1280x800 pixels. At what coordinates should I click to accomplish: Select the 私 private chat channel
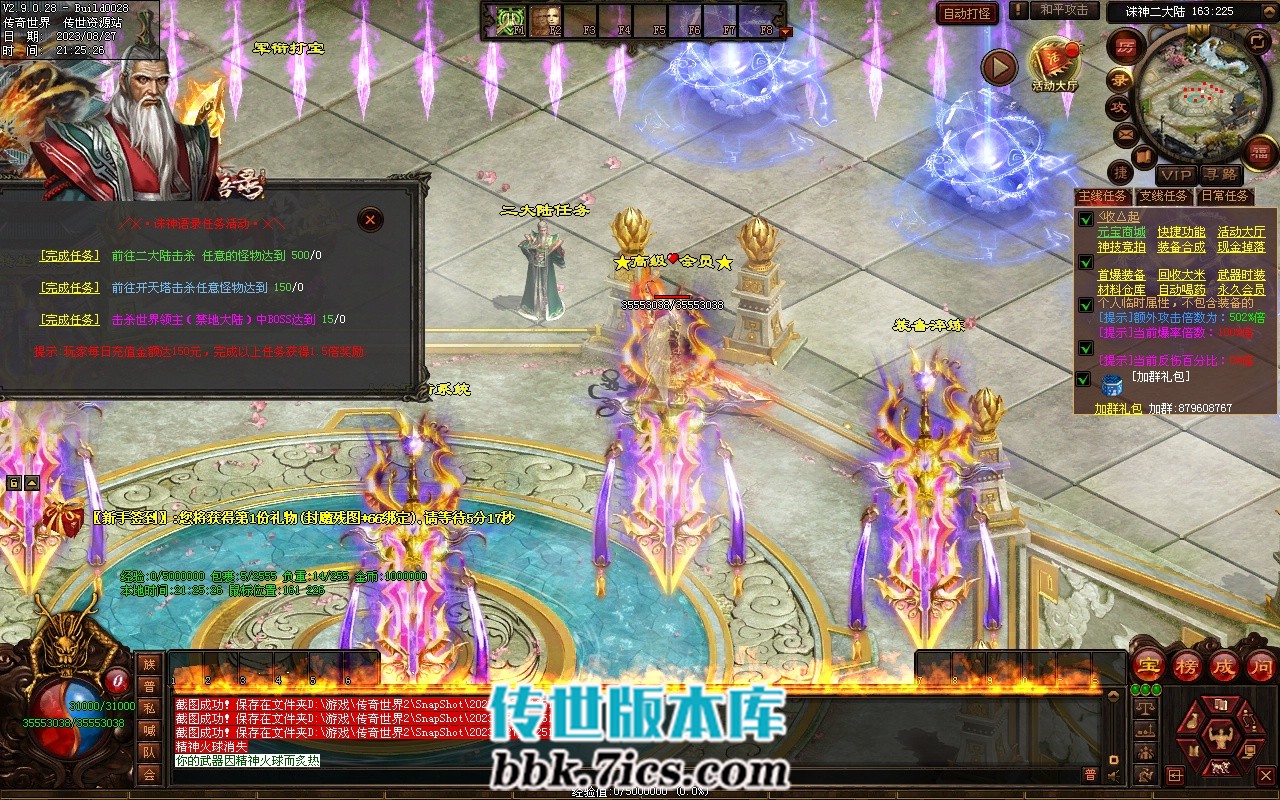tap(149, 708)
